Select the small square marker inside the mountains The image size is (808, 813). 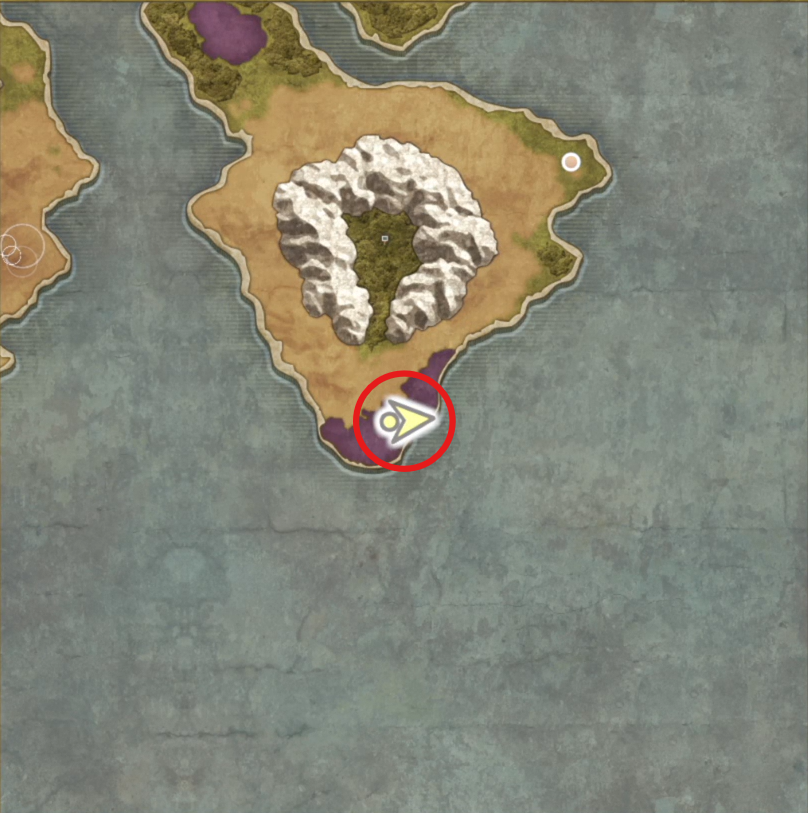coord(385,238)
